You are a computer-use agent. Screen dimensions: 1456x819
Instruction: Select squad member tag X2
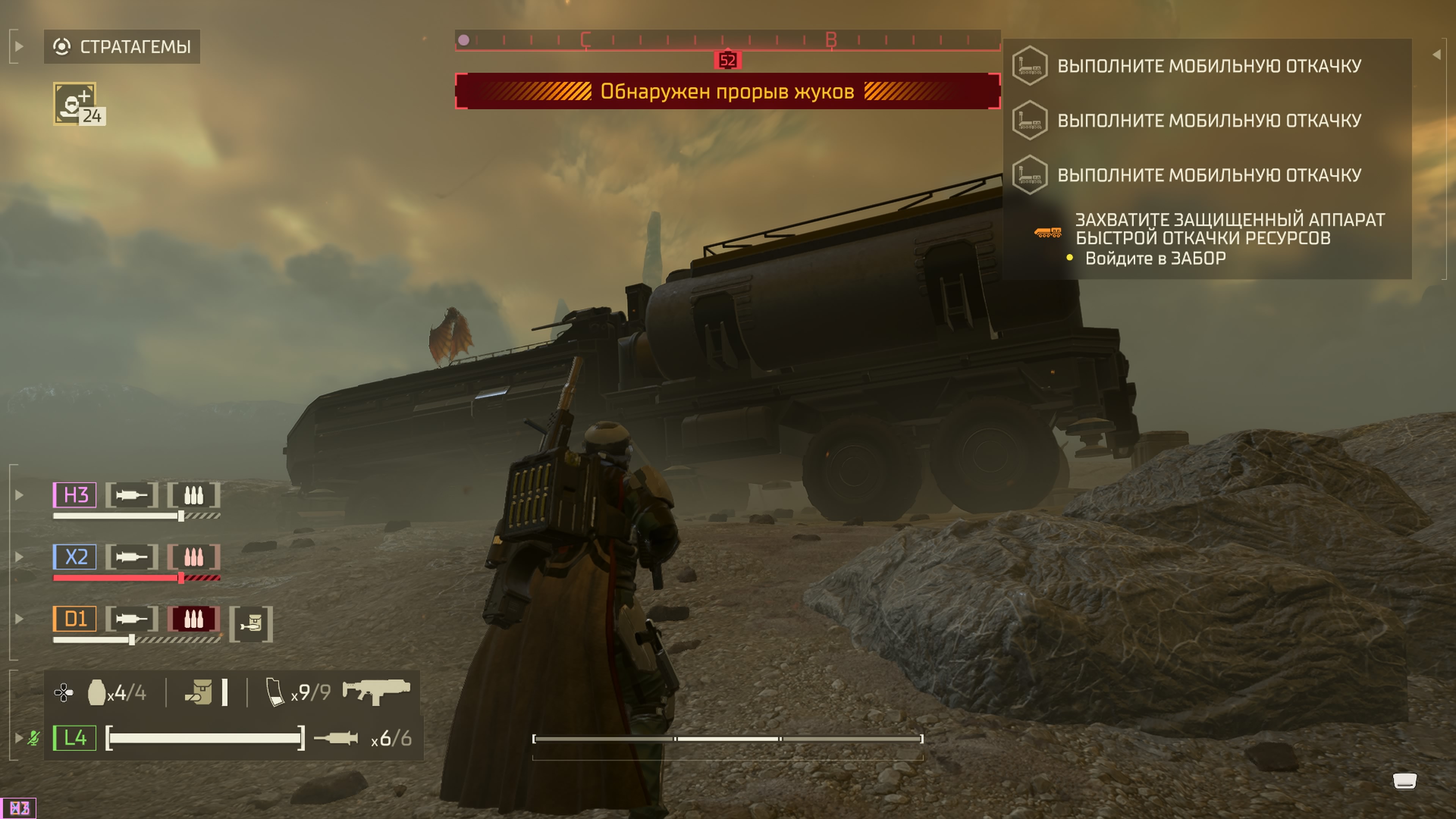click(75, 557)
